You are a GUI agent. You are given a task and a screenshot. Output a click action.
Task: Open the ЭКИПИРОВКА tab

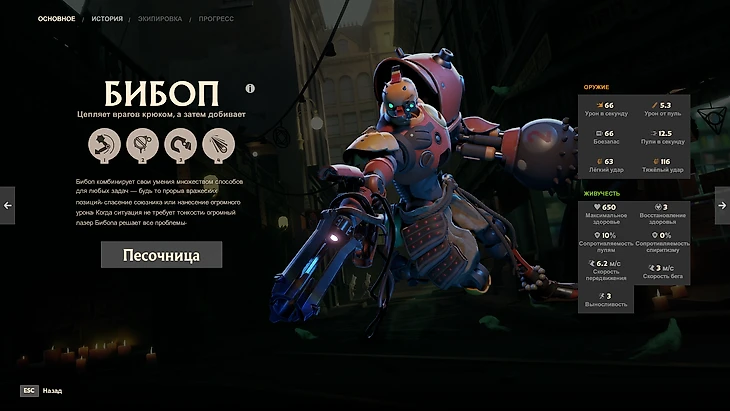(x=159, y=19)
